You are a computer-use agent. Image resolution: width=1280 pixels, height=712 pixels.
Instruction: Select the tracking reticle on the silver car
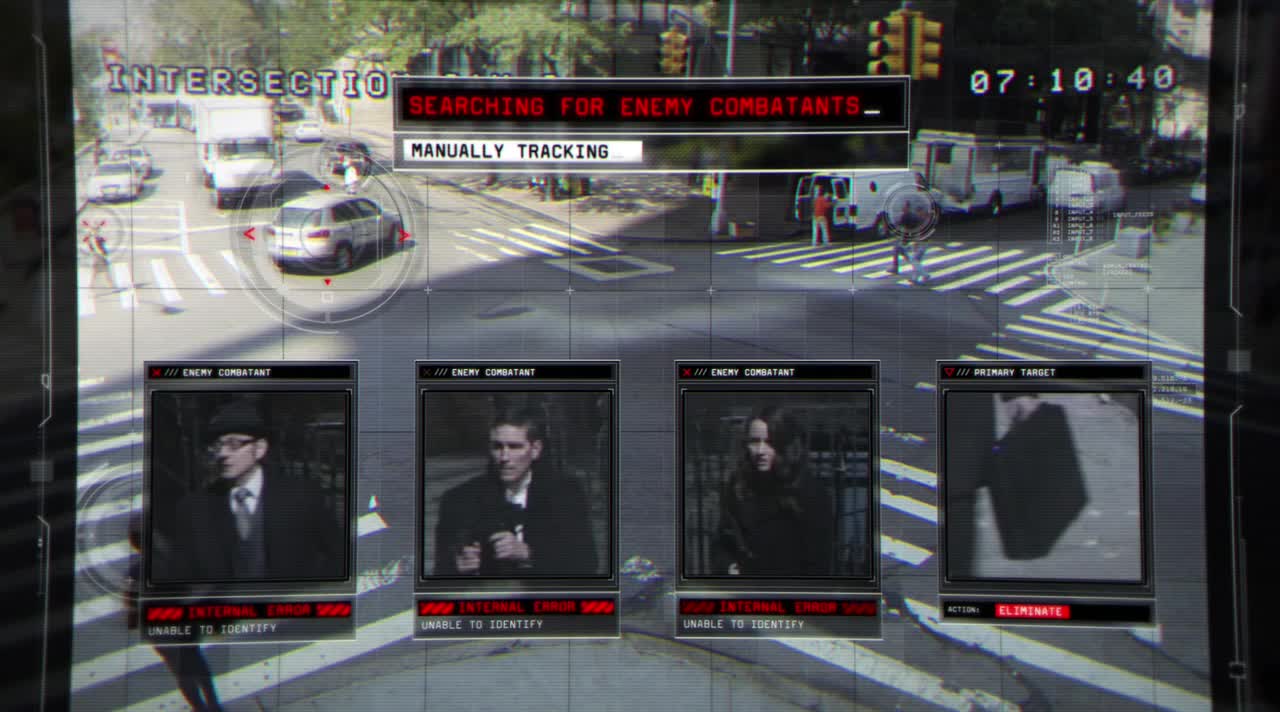327,234
